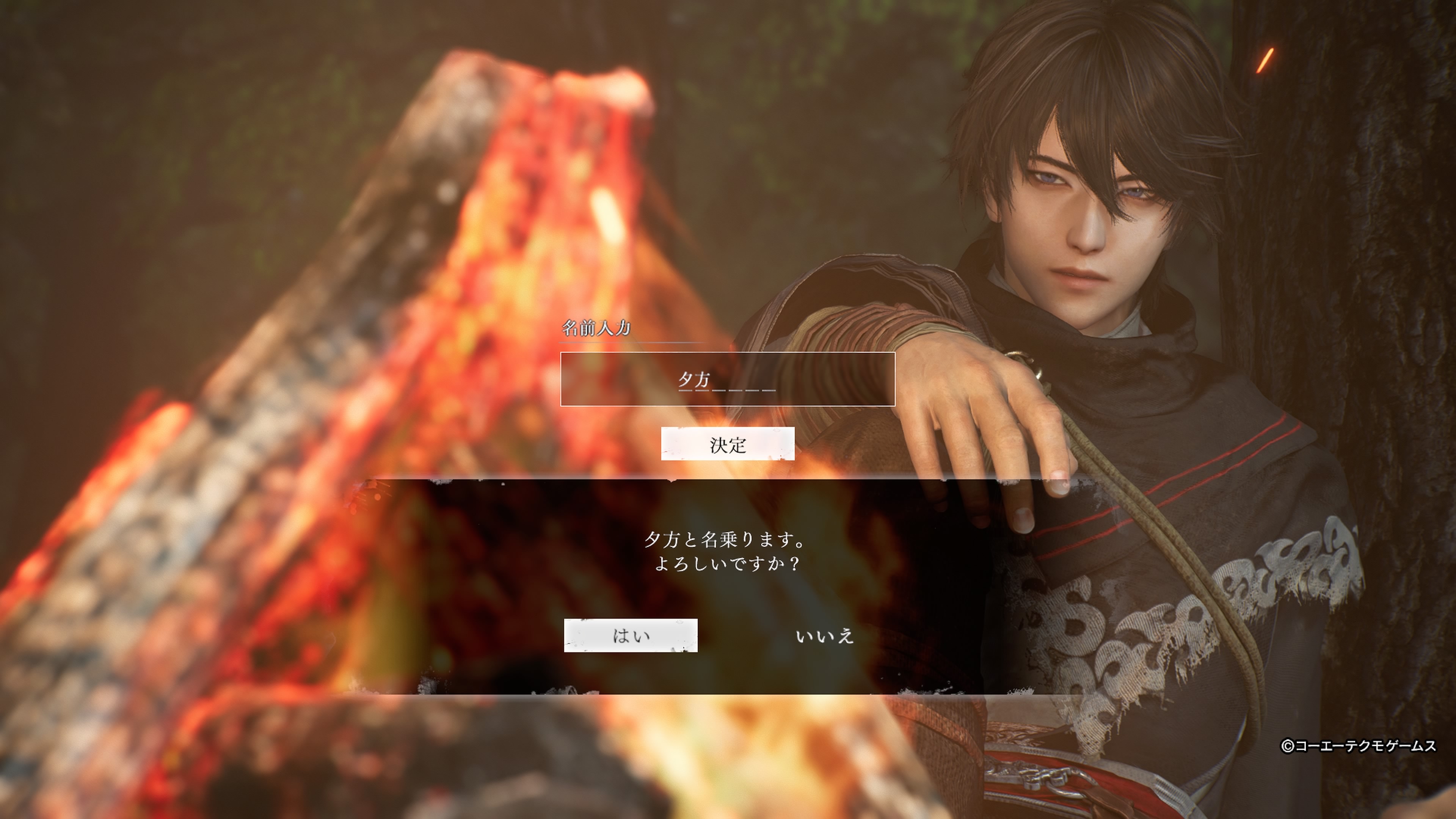This screenshot has width=1456, height=819.
Task: Confirm the name with はい
Action: coord(630,636)
